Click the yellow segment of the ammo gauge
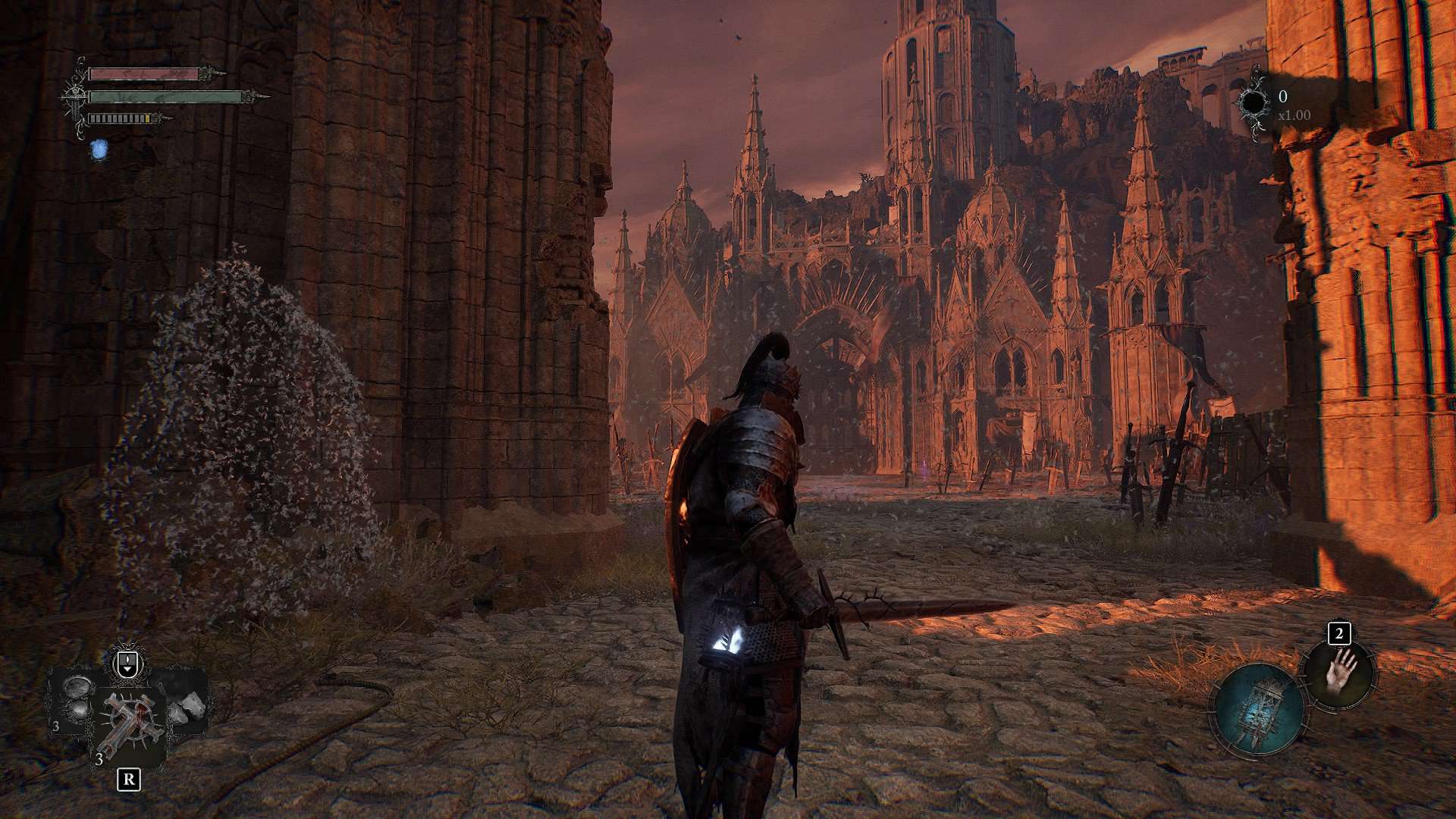 coord(148,118)
